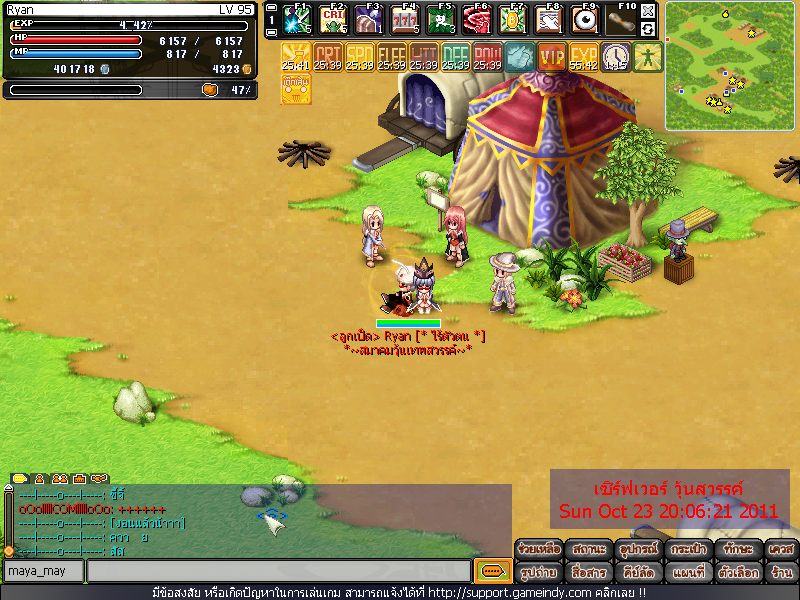Open the ช่วยเหลือ (Help) menu
This screenshot has height=600, width=800.
click(x=538, y=549)
